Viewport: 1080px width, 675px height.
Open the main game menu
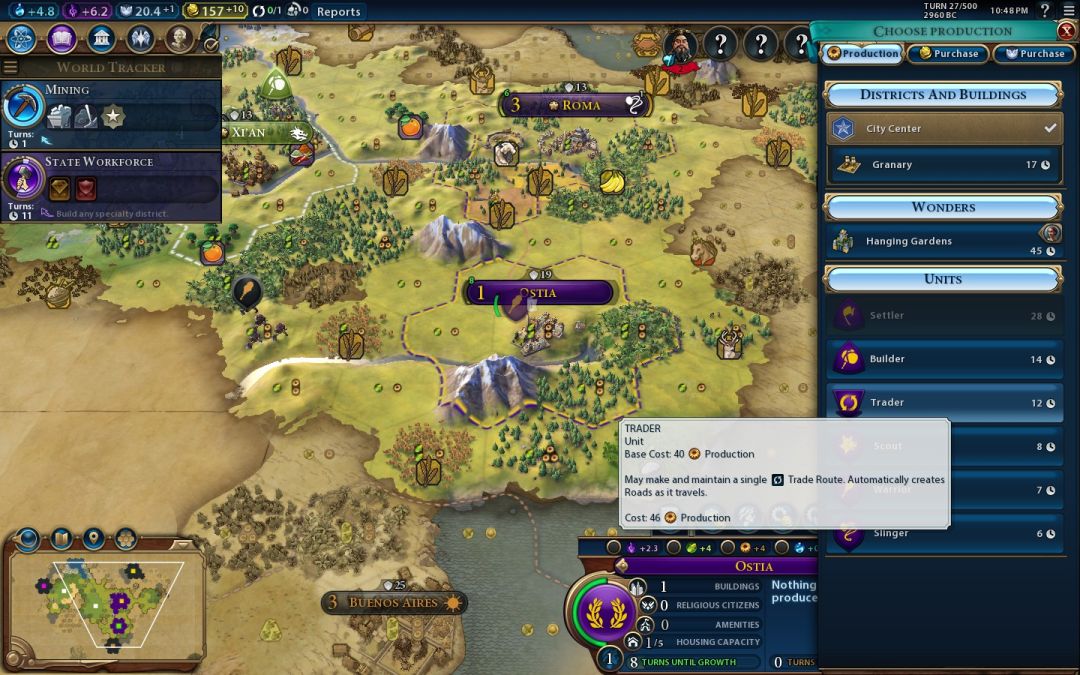tap(1068, 11)
